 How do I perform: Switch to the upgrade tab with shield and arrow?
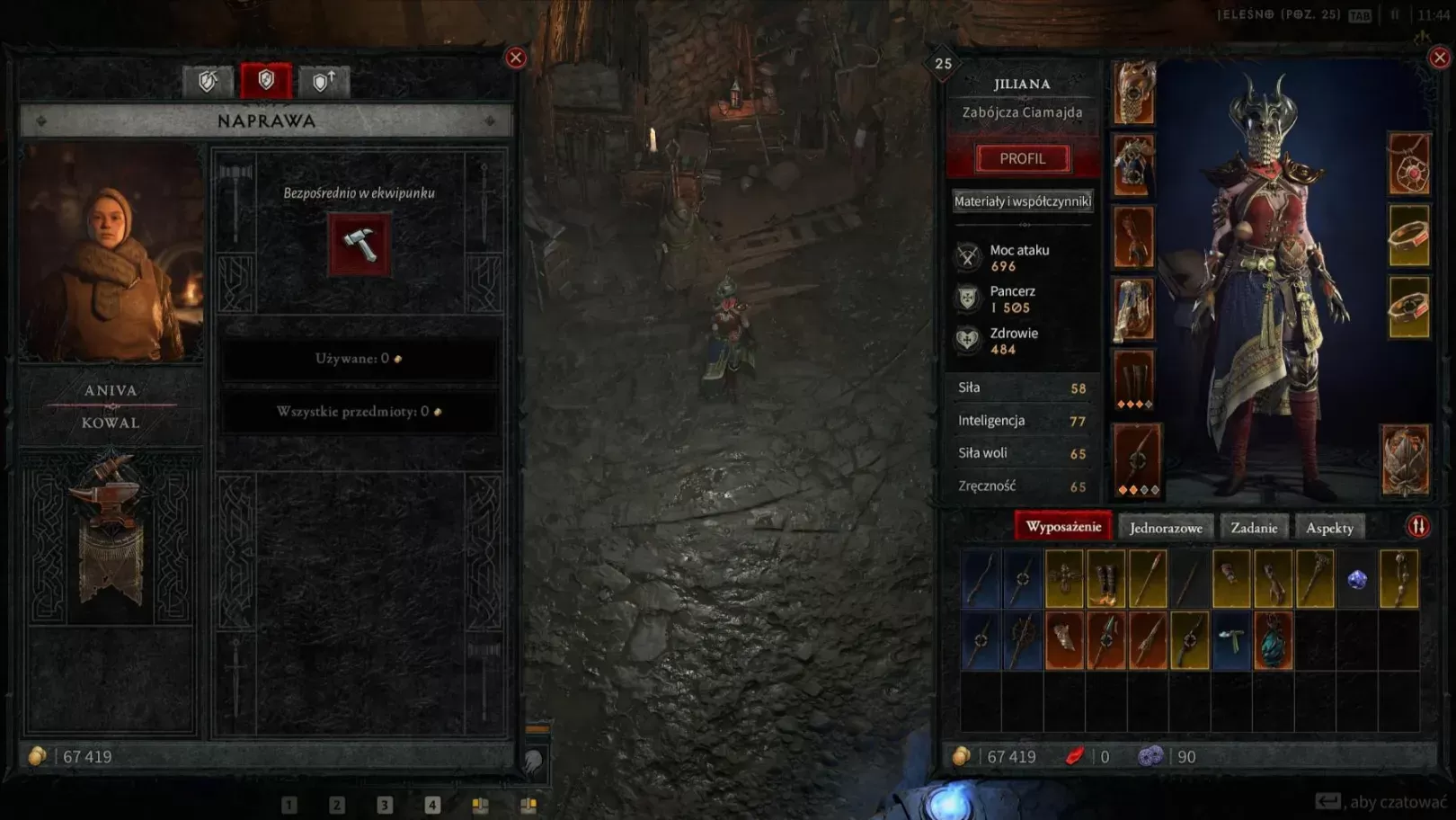click(x=324, y=82)
